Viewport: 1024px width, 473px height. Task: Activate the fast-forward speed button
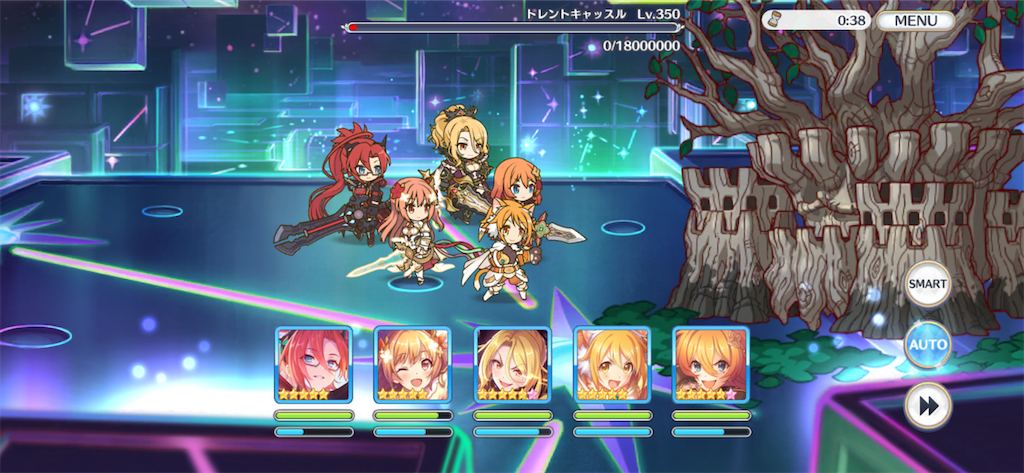pos(927,405)
